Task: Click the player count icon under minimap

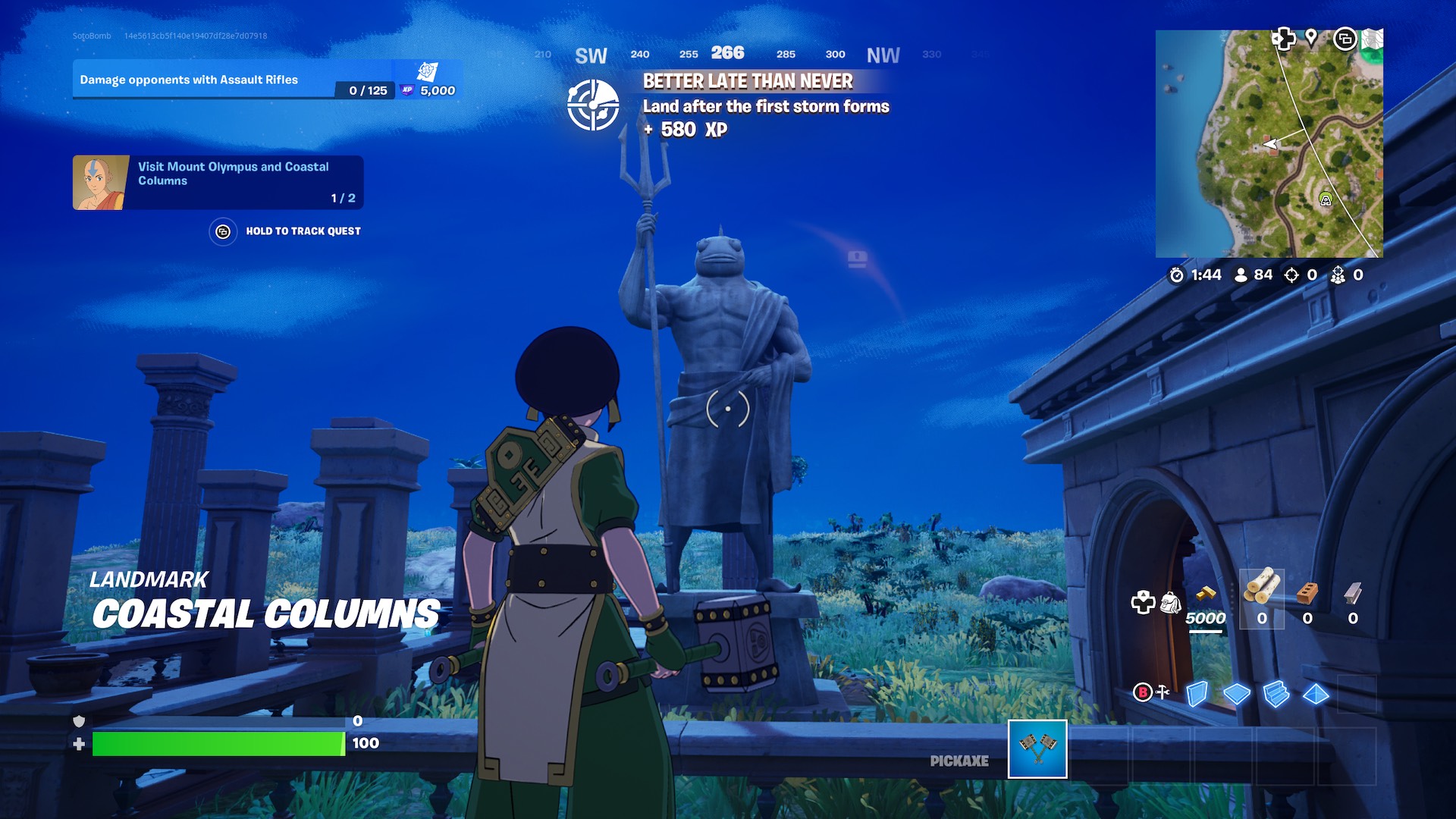Action: tap(1238, 275)
